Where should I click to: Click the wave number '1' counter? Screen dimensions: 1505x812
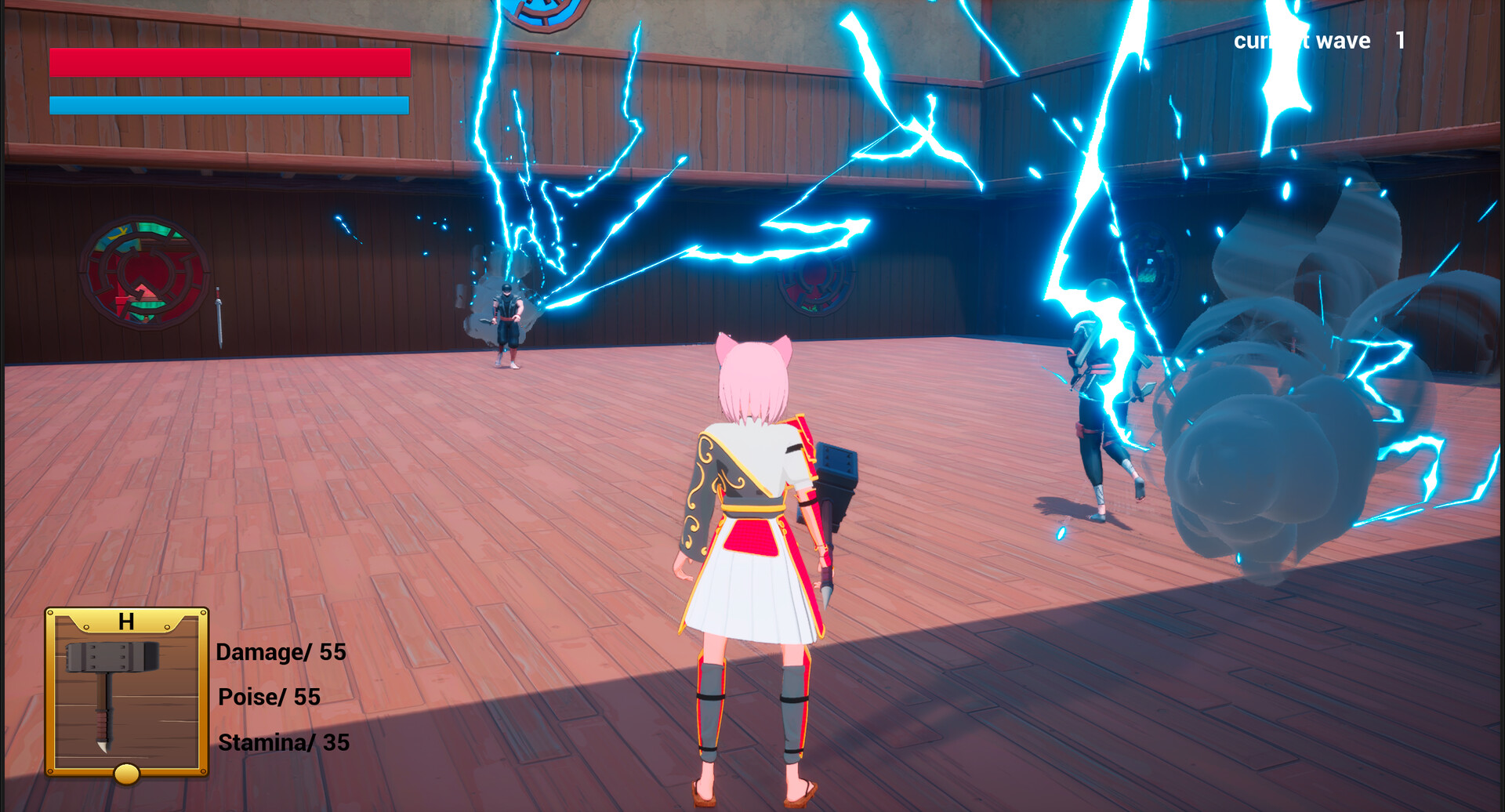coord(1400,41)
